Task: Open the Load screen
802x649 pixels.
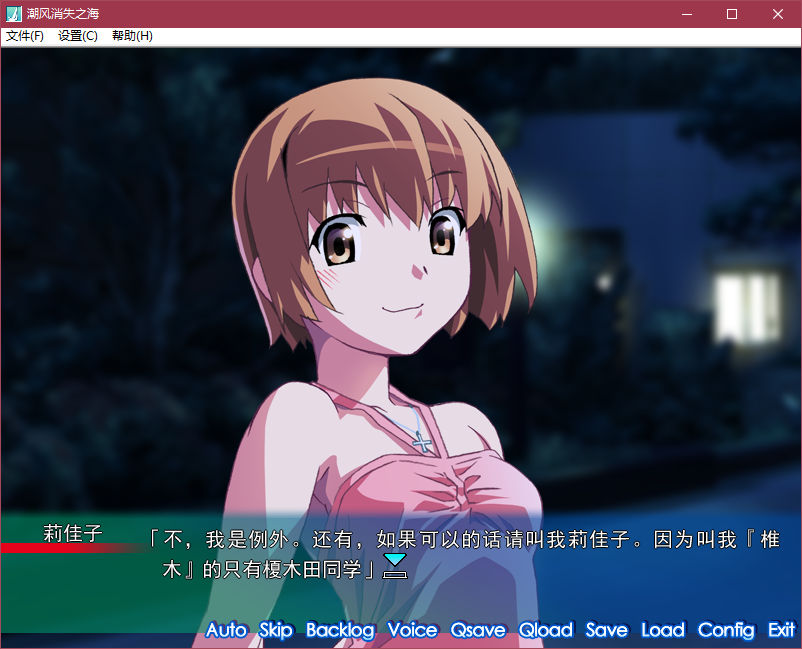Action: point(663,630)
